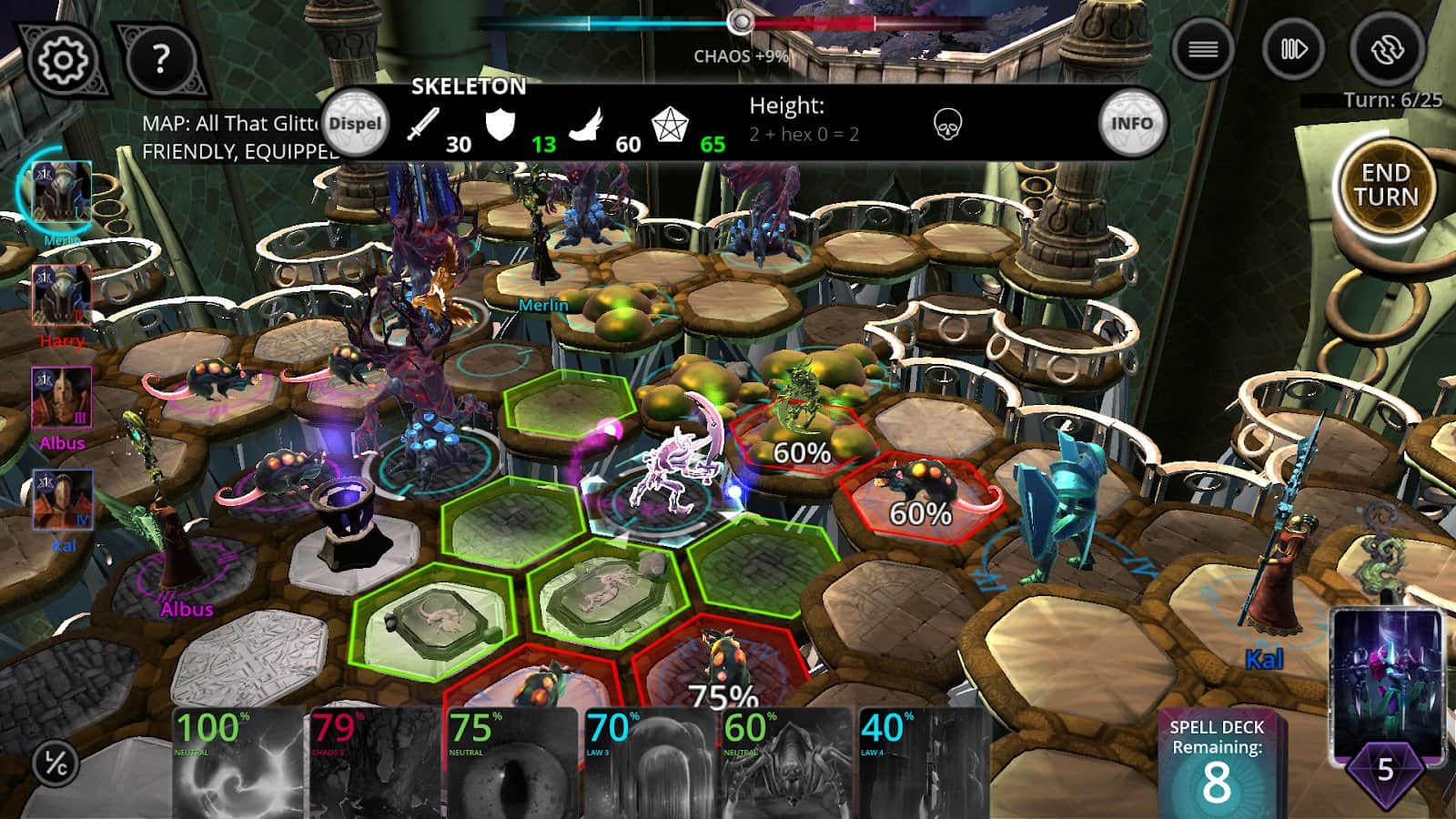The image size is (1456, 819).
Task: Select Kal's wizard portrait
Action: tap(62, 500)
